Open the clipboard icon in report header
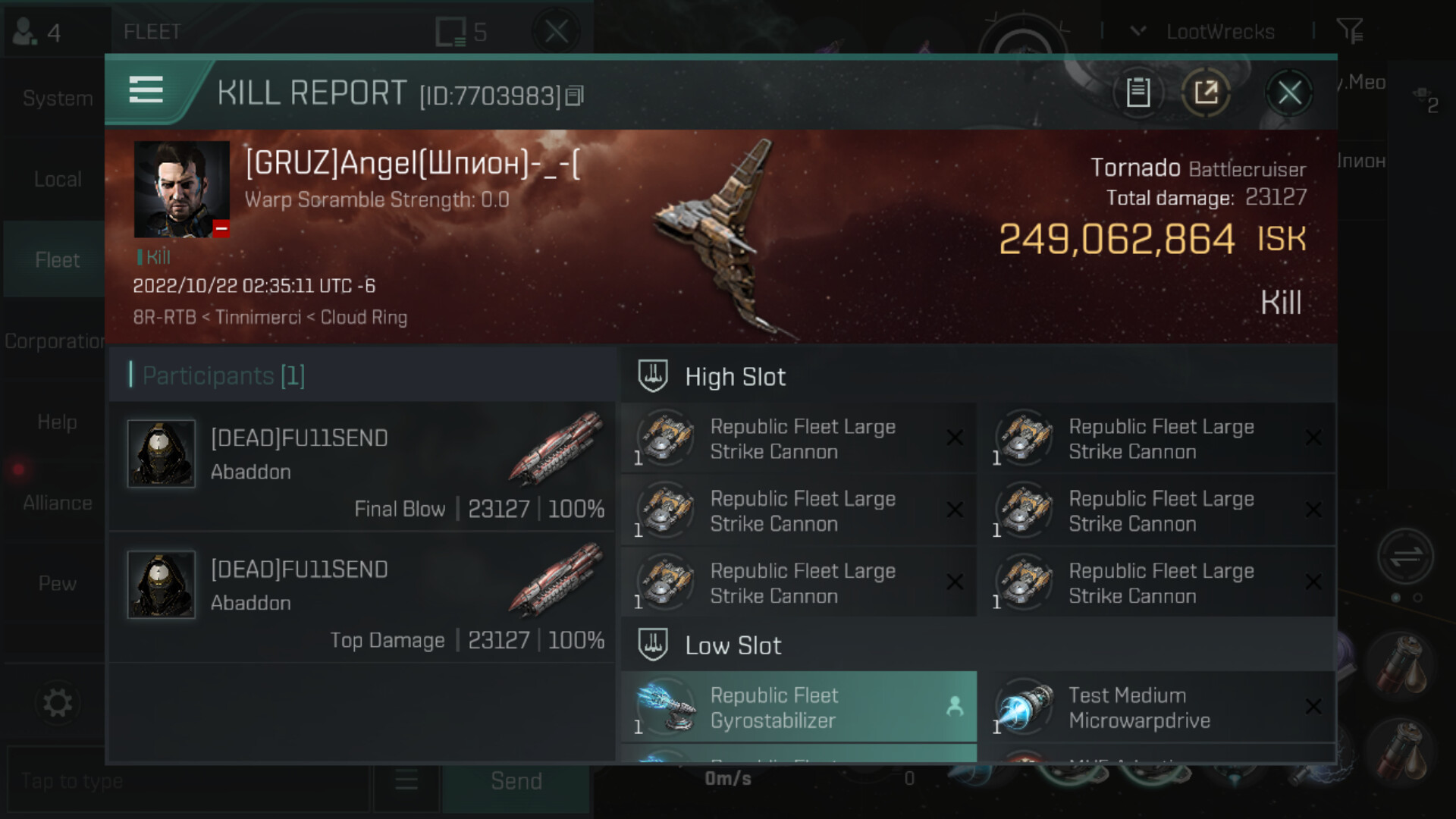Image resolution: width=1456 pixels, height=819 pixels. [1137, 93]
